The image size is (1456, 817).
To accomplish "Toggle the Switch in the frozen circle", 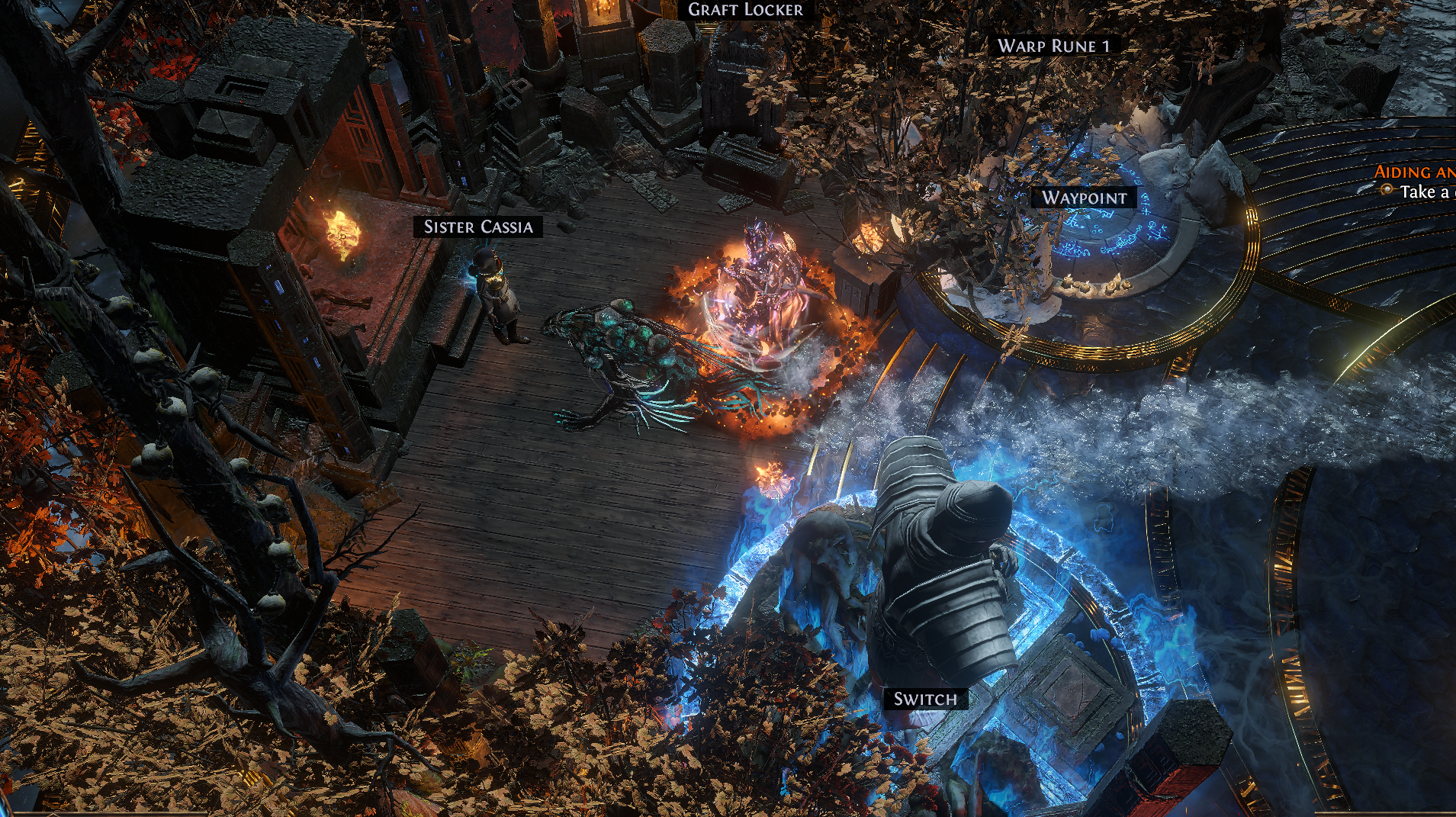I will [925, 698].
